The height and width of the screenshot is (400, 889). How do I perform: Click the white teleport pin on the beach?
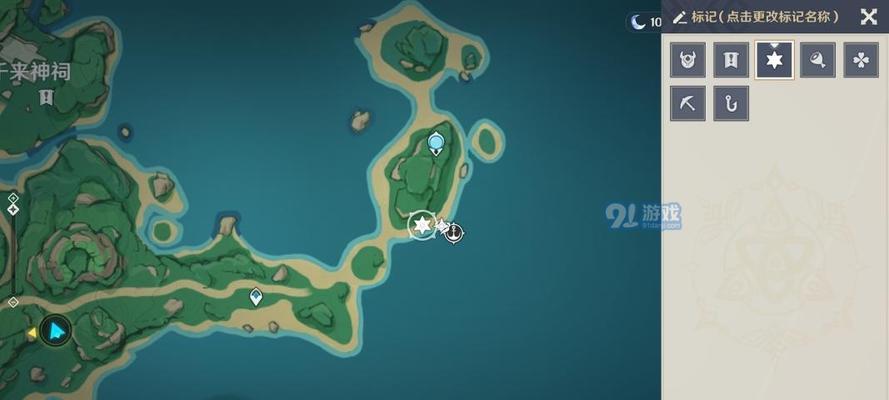(x=256, y=296)
